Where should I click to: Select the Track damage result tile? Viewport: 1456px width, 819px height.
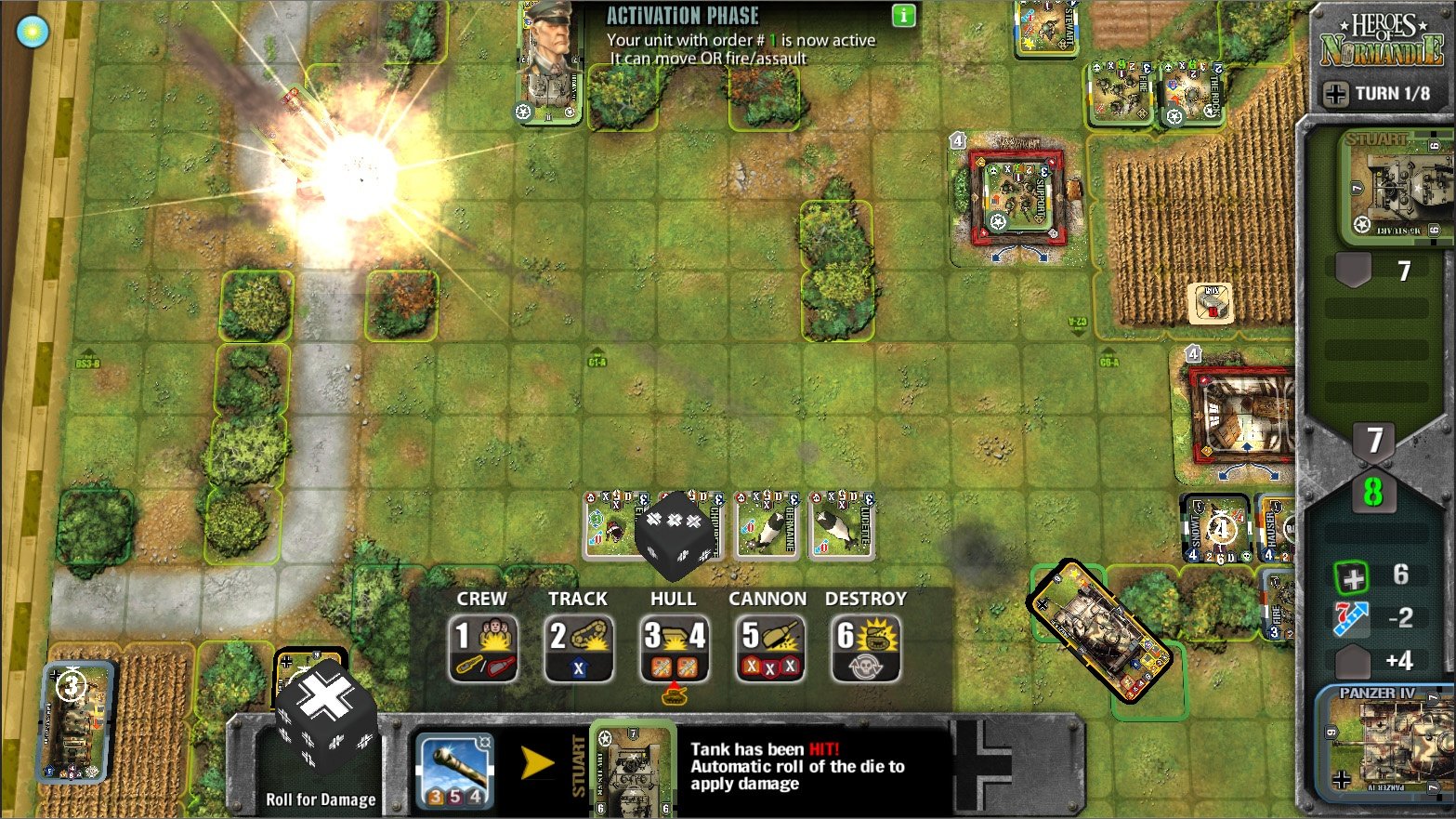578,647
